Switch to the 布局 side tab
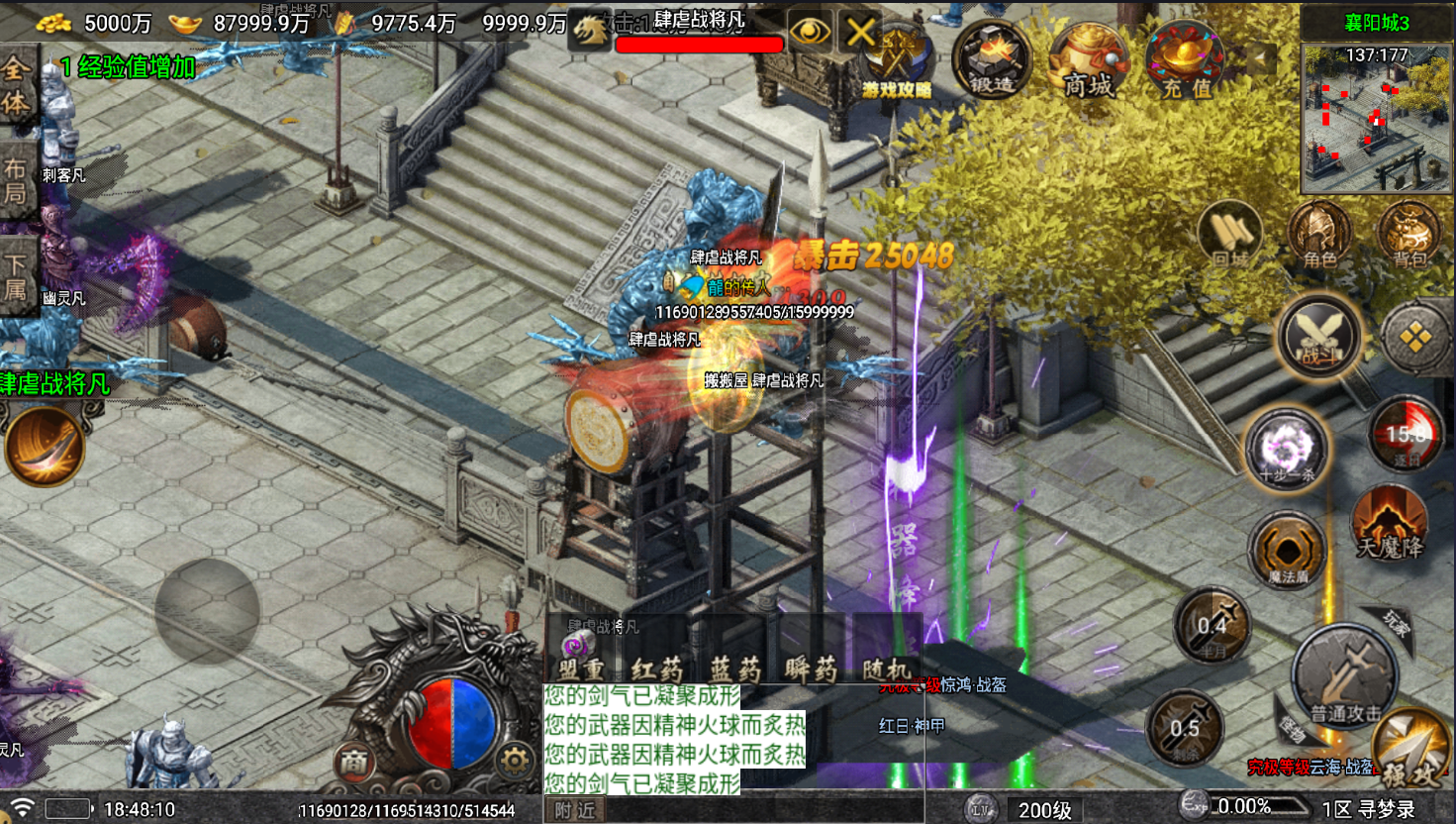Viewport: 1456px width, 824px height. tap(16, 180)
